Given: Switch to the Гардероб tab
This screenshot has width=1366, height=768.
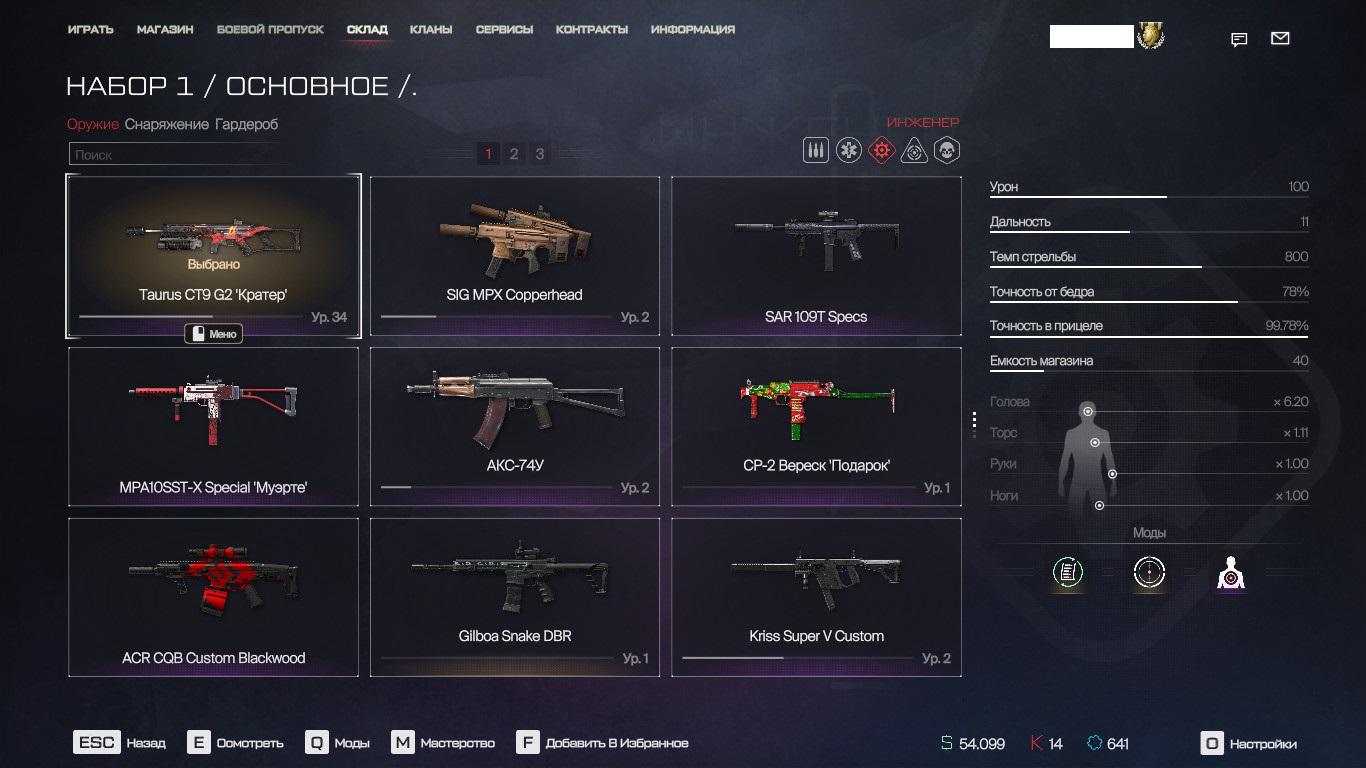Looking at the screenshot, I should (246, 125).
